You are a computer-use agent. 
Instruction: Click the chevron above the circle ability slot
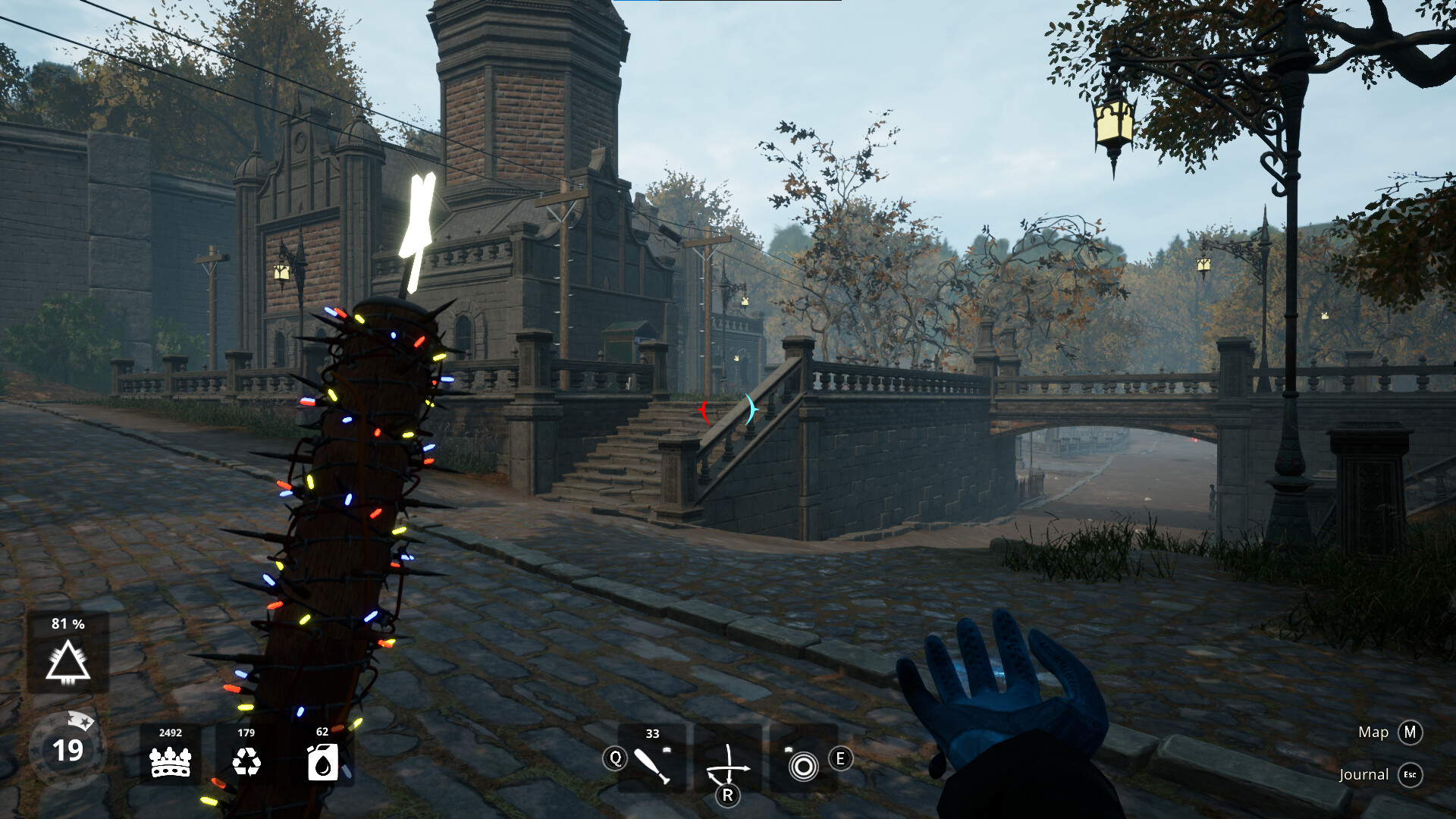789,749
